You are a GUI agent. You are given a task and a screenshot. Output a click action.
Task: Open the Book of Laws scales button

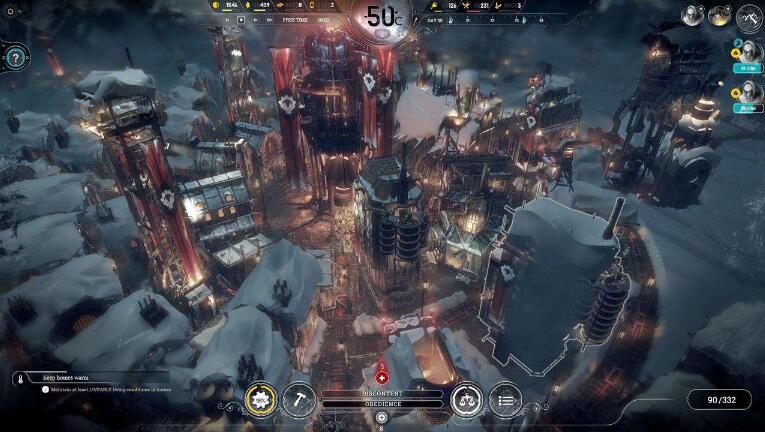(466, 400)
